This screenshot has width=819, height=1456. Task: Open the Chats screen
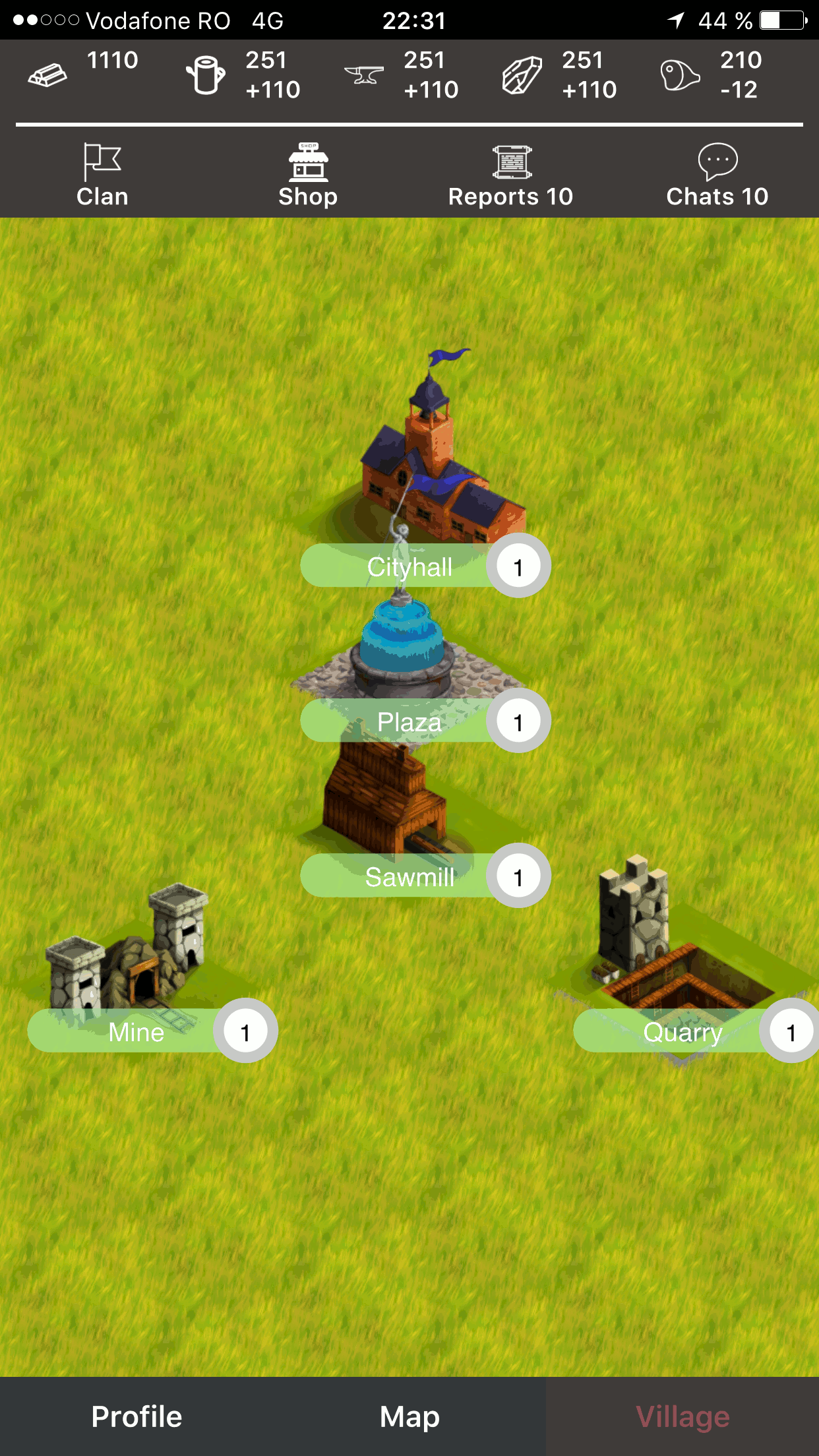point(717,176)
